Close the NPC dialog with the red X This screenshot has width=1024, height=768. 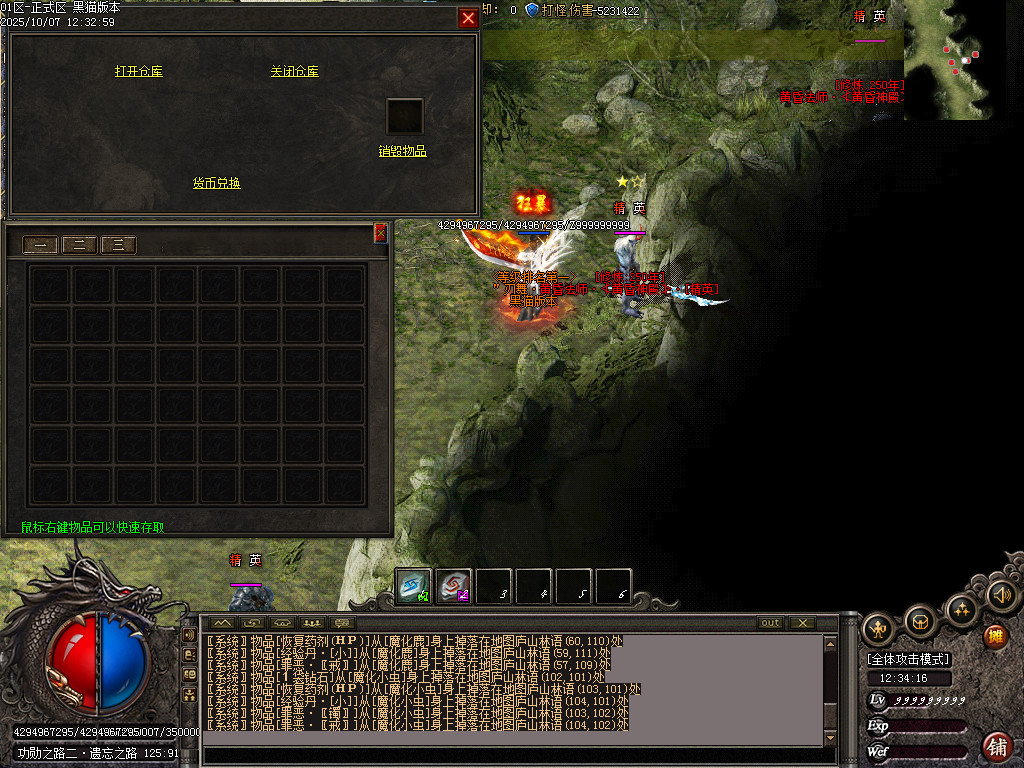[x=468, y=18]
